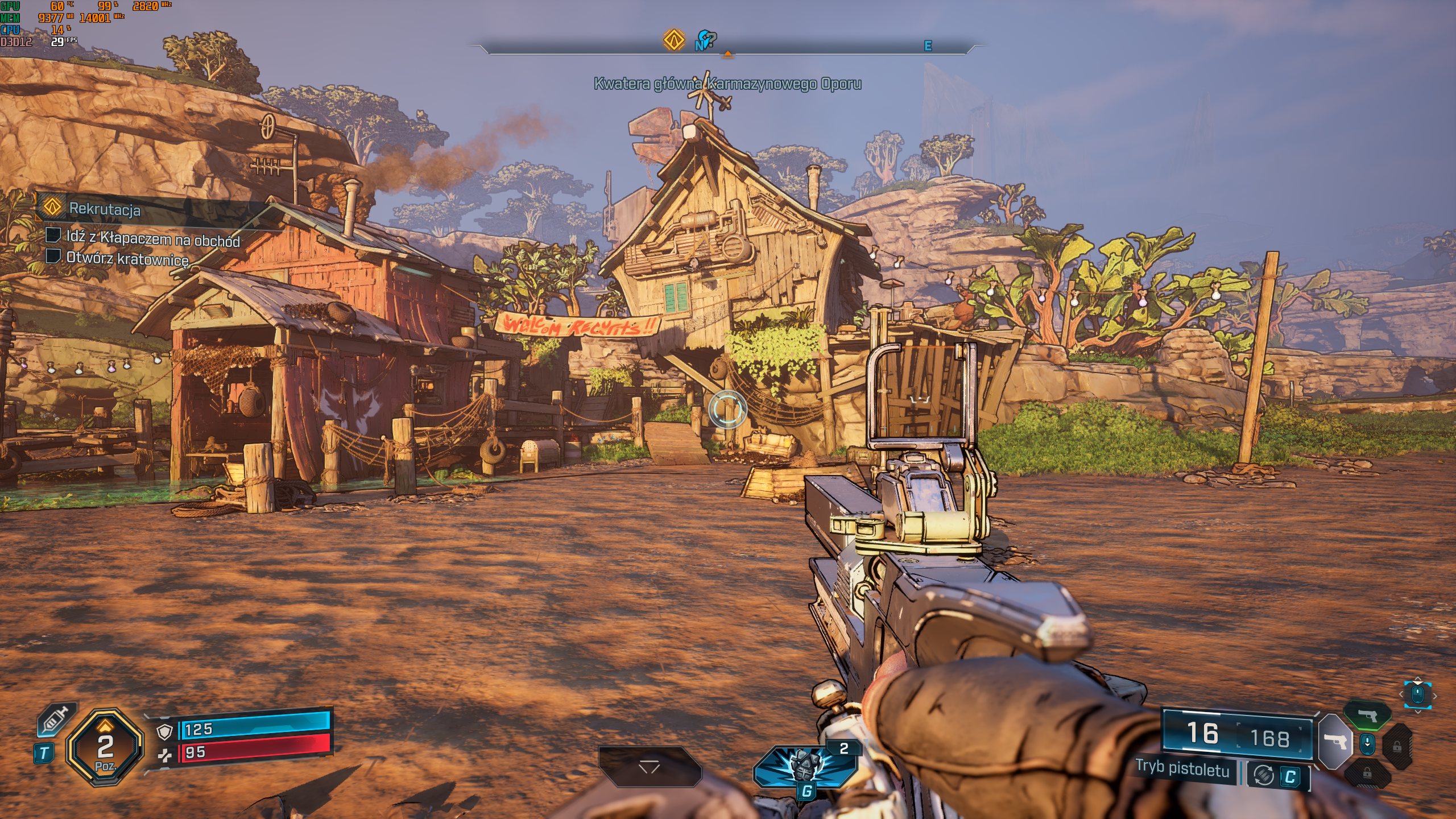Select the objective "Idź z Kłapaczem na obchód"
Screen dimensions: 1456x819
[x=152, y=239]
